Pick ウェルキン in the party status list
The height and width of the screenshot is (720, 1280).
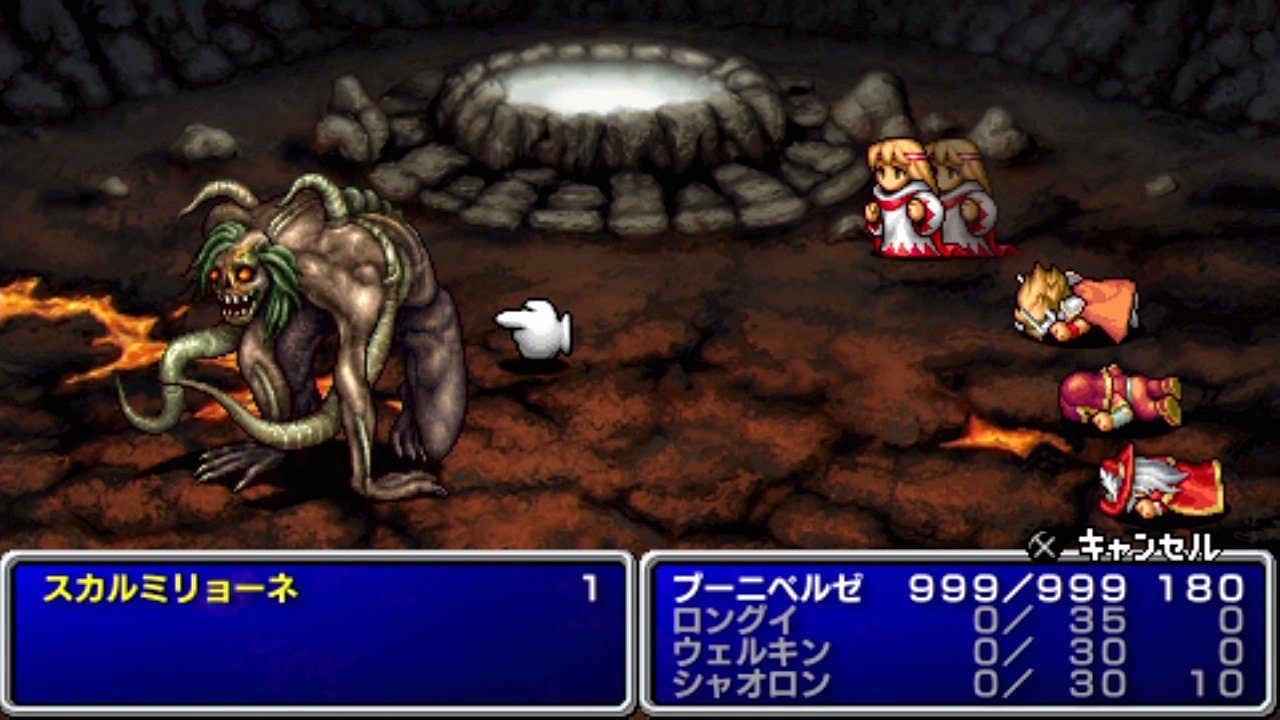tap(752, 652)
